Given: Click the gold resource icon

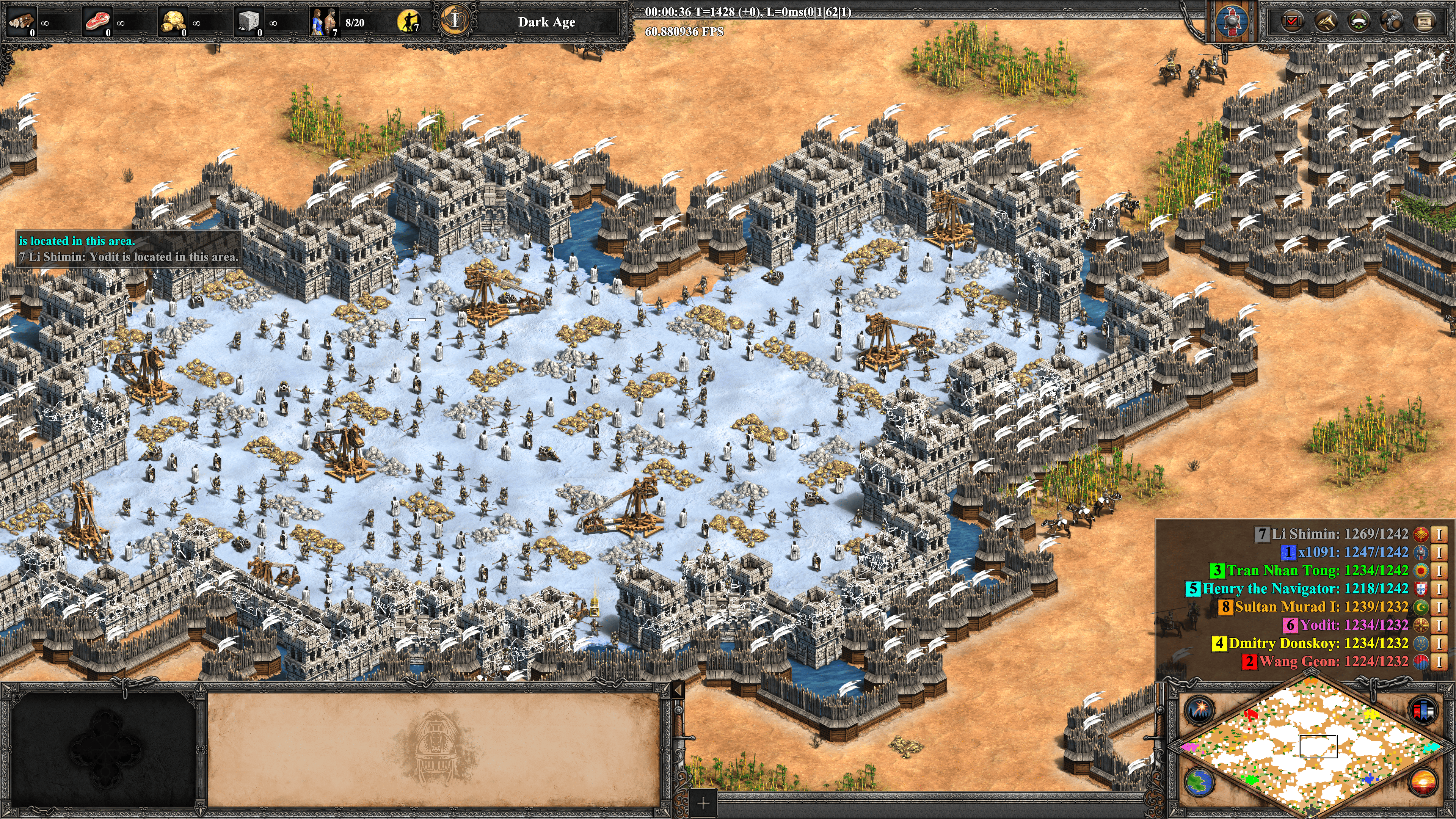Looking at the screenshot, I should tap(173, 22).
